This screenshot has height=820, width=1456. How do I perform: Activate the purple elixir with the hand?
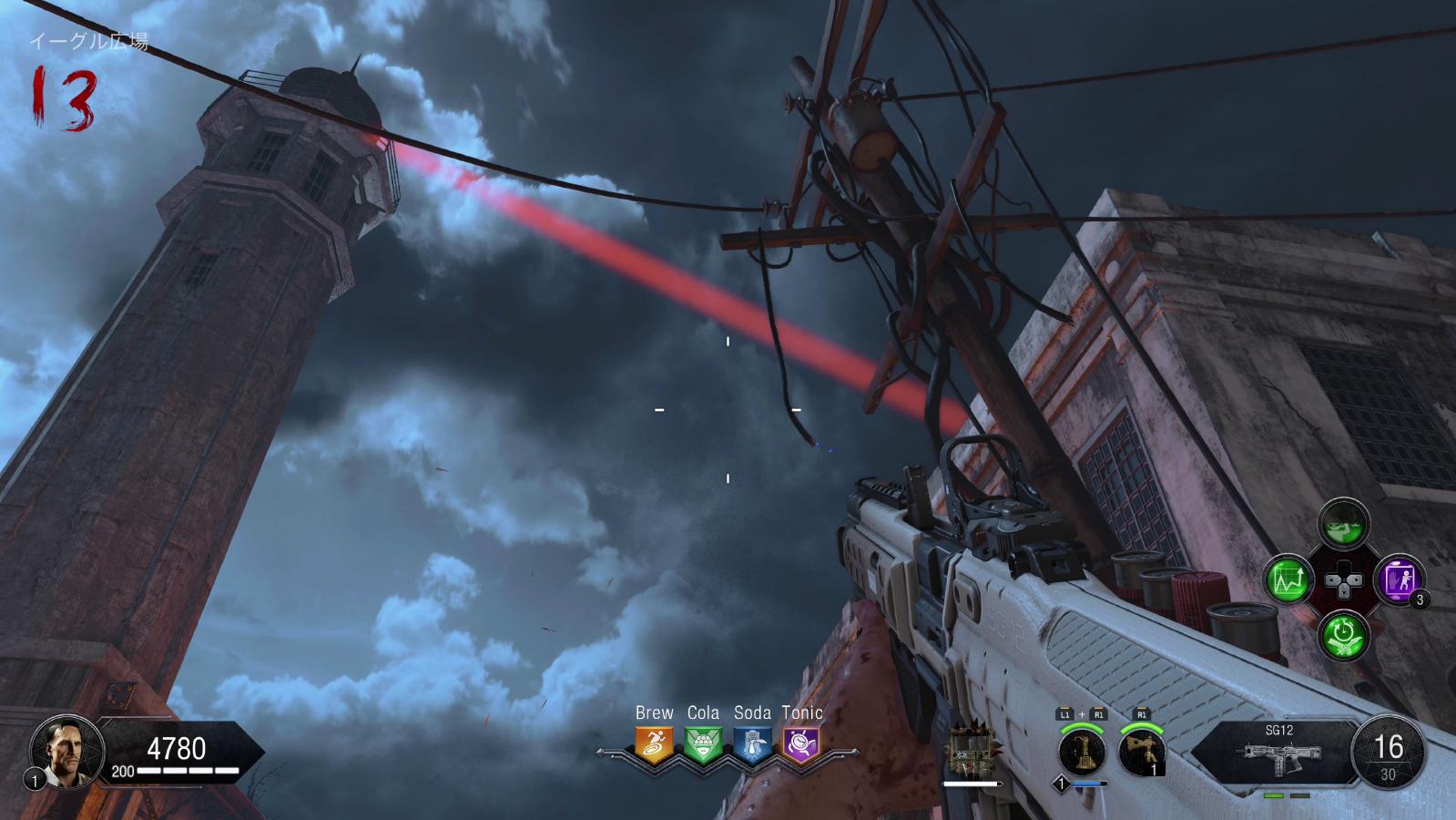tap(1398, 579)
